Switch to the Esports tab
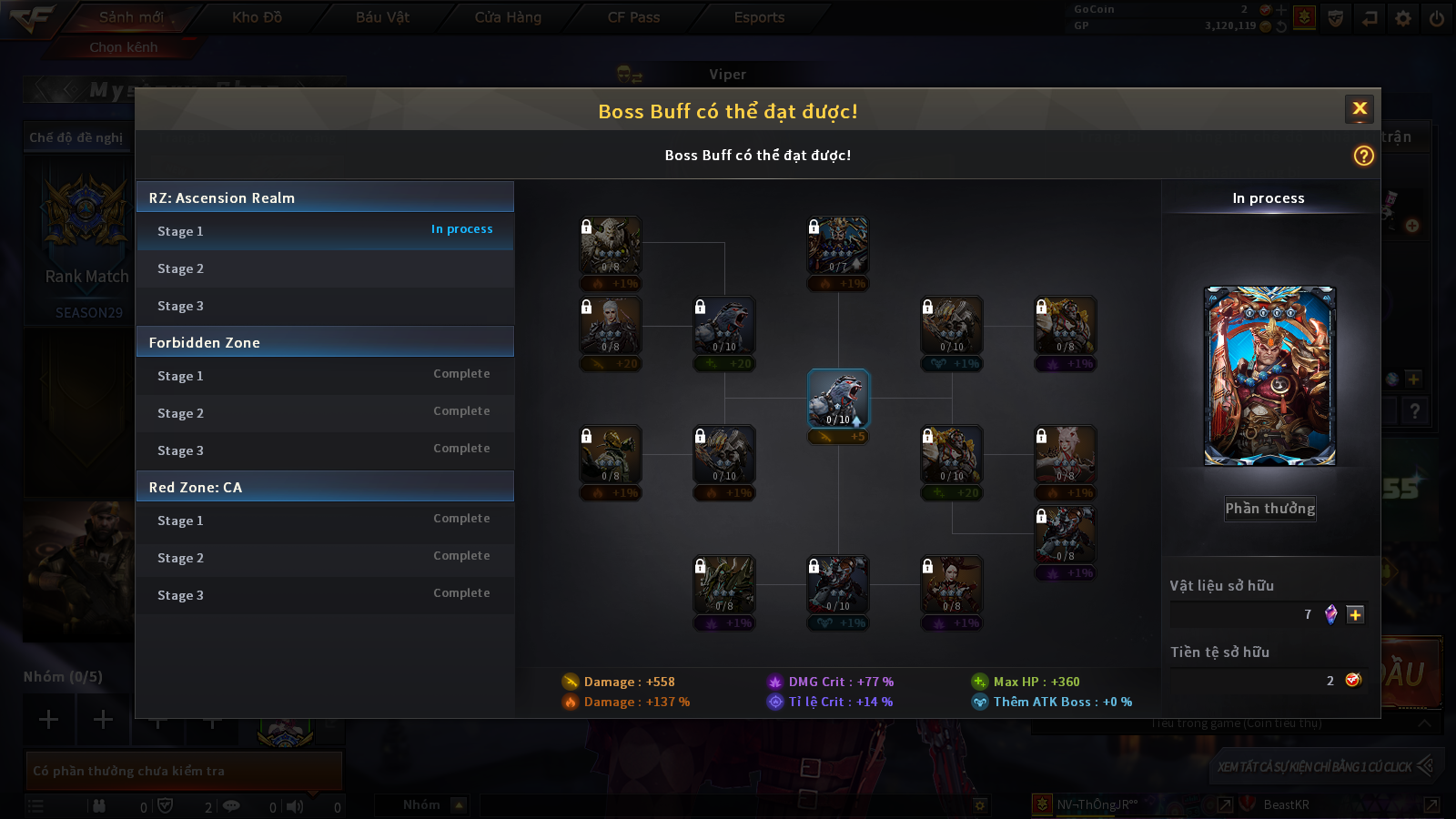The image size is (1456, 819). click(x=759, y=17)
